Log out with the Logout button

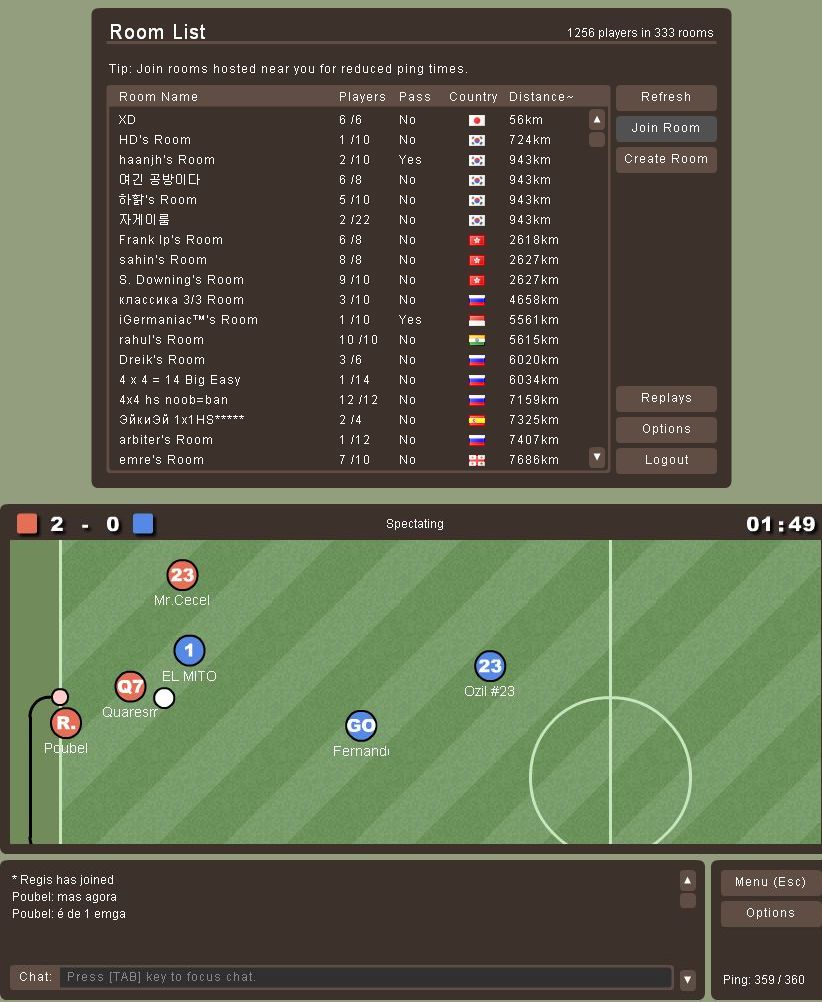click(x=666, y=460)
